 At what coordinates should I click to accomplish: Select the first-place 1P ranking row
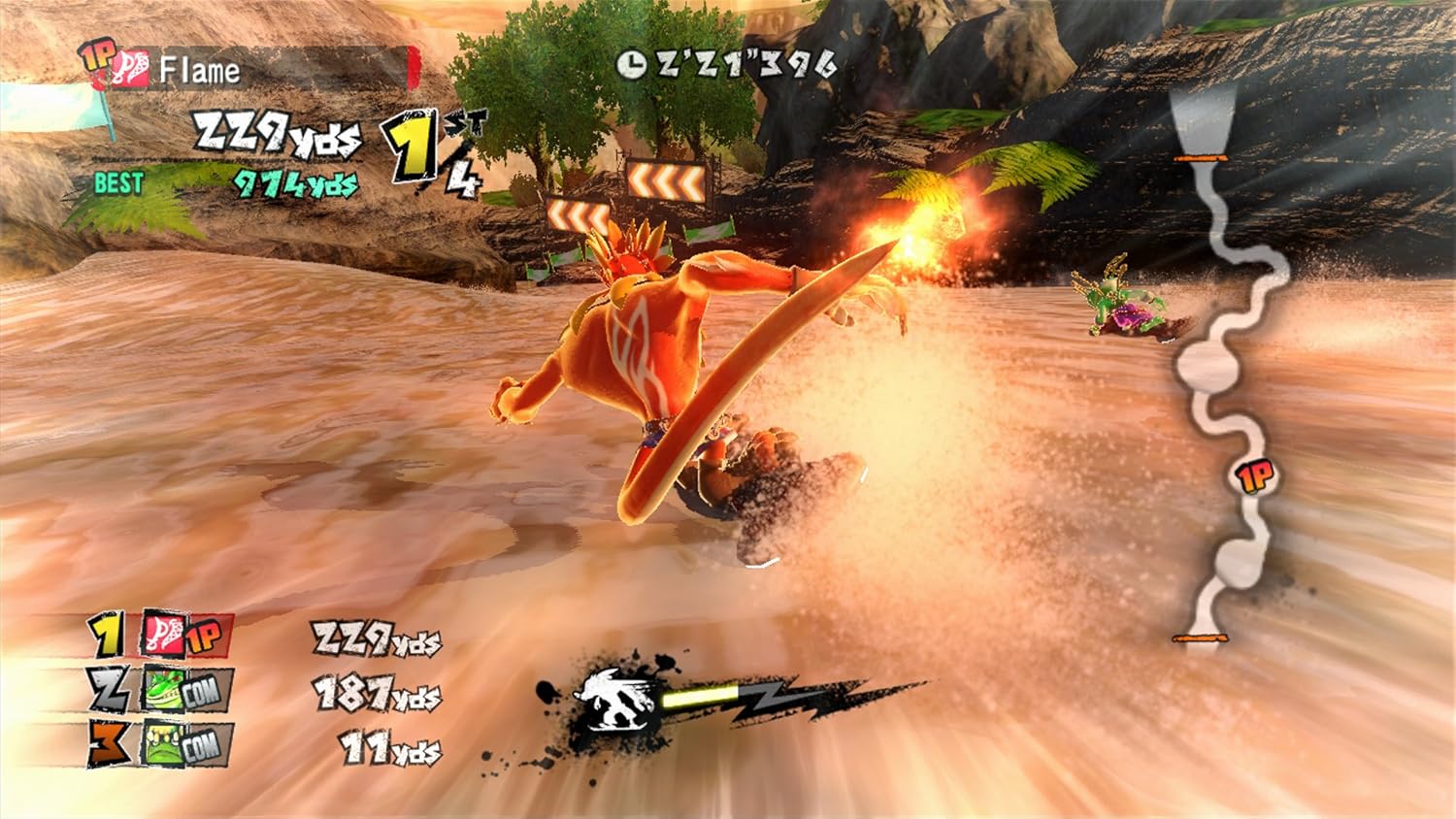point(262,637)
